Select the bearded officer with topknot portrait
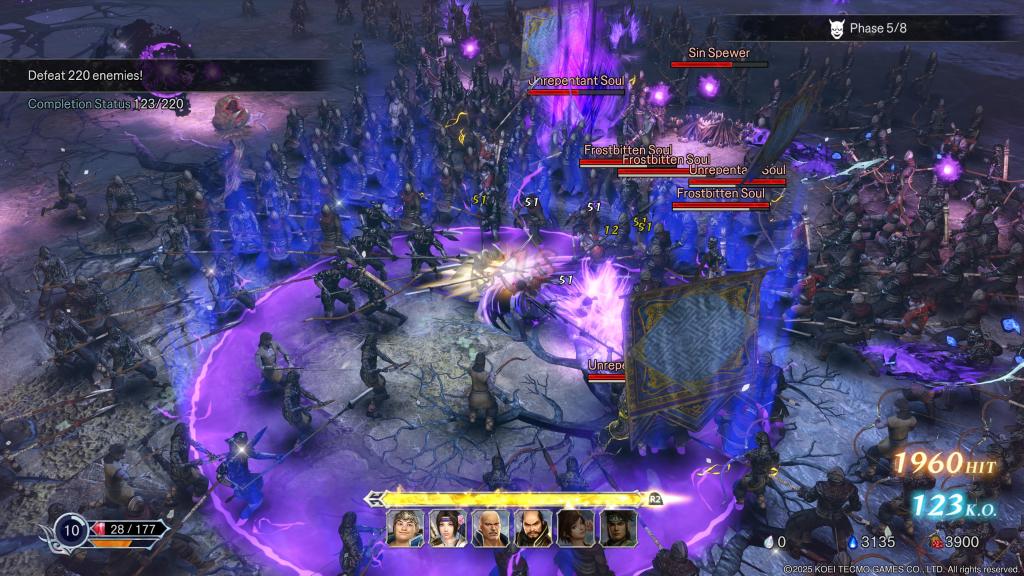 [x=533, y=528]
